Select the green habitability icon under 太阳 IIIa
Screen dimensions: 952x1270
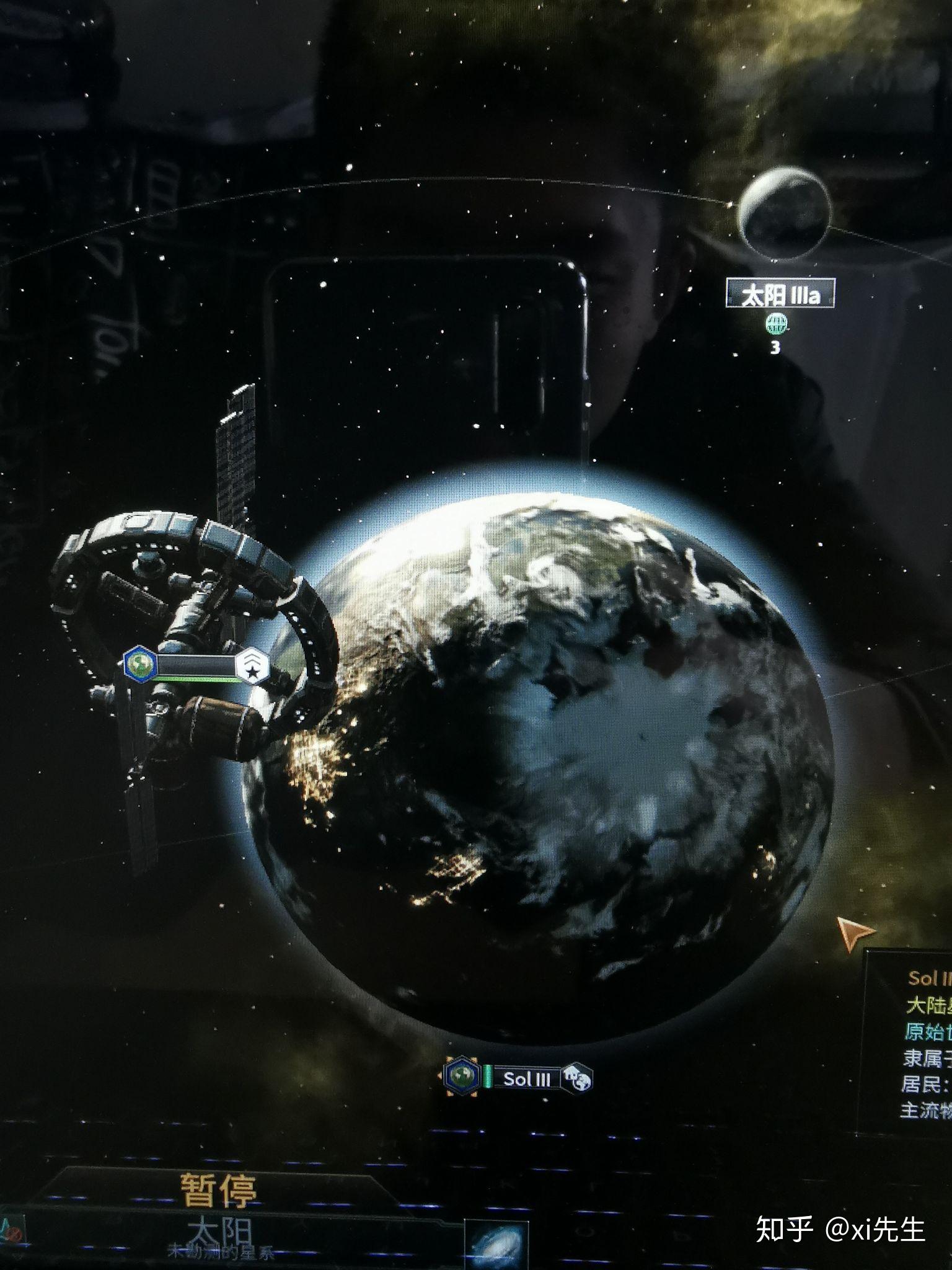click(777, 323)
